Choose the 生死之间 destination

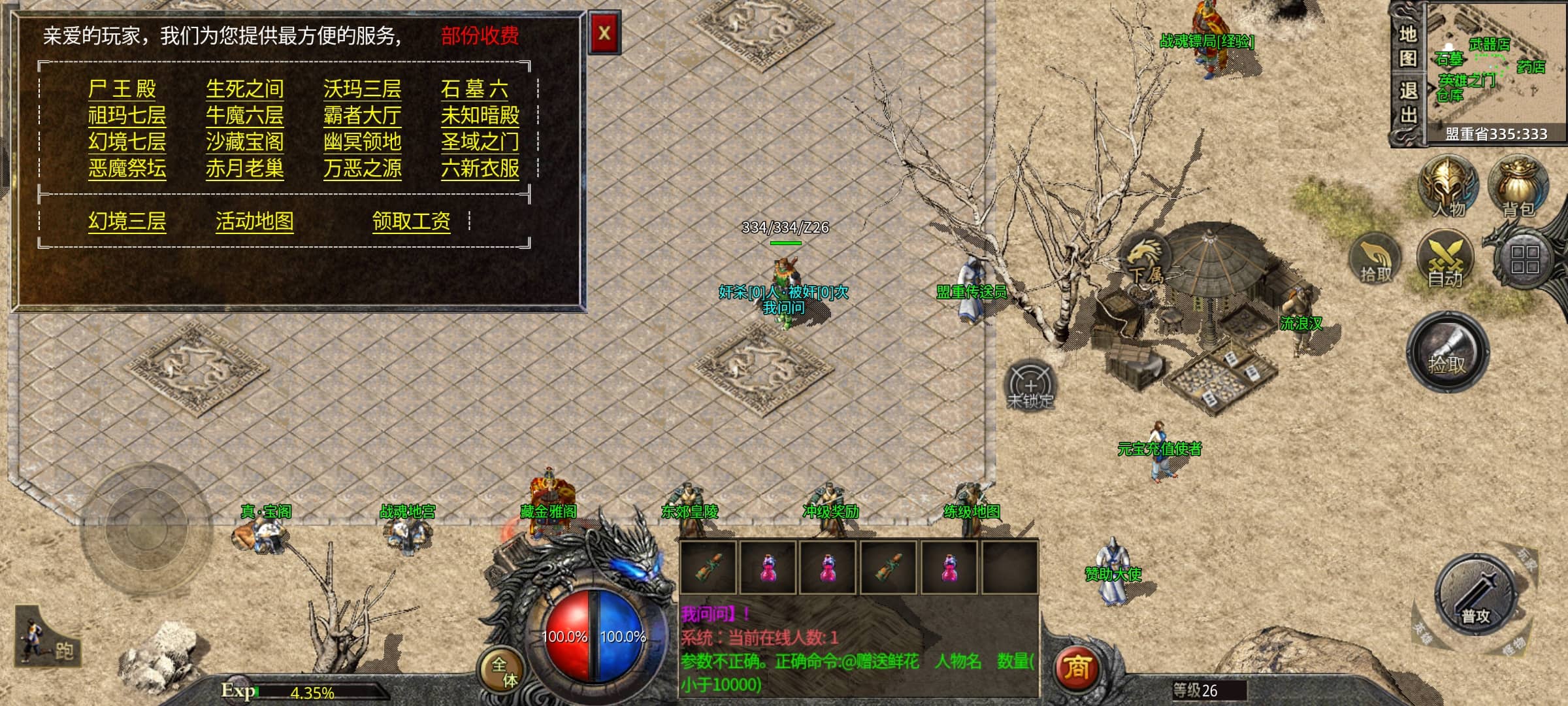[x=244, y=89]
